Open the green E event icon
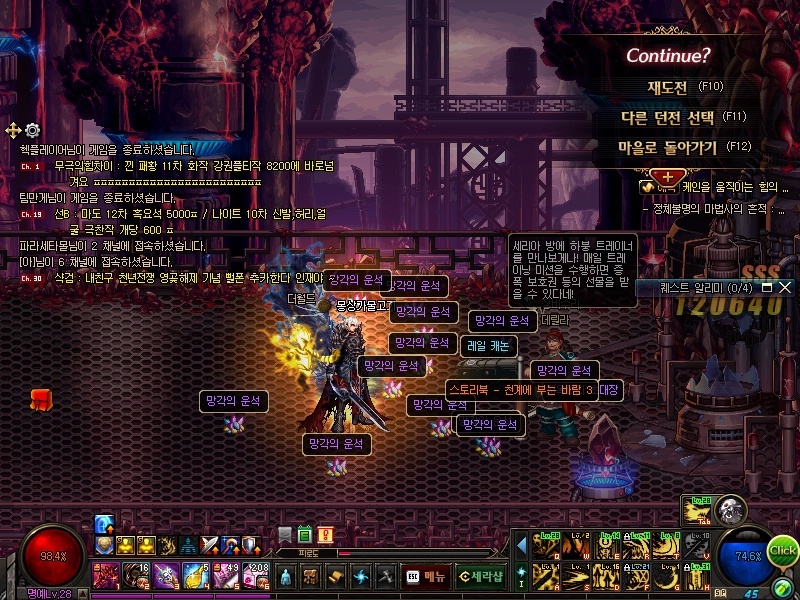The width and height of the screenshot is (800, 600). click(305, 535)
